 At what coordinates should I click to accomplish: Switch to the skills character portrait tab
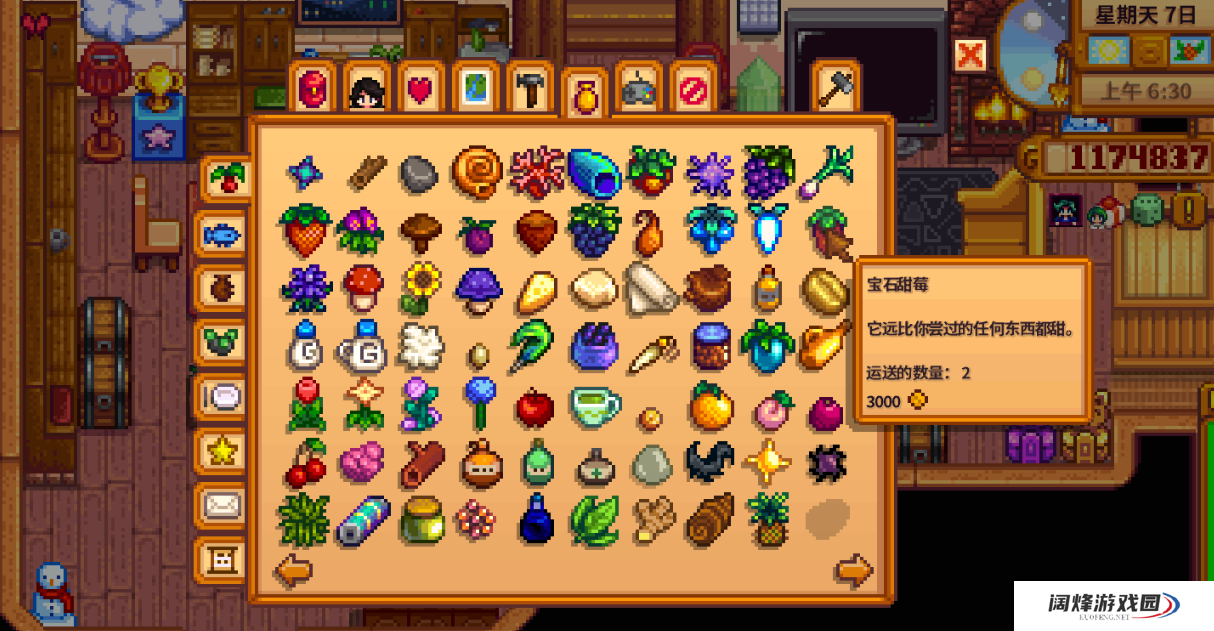(x=366, y=89)
